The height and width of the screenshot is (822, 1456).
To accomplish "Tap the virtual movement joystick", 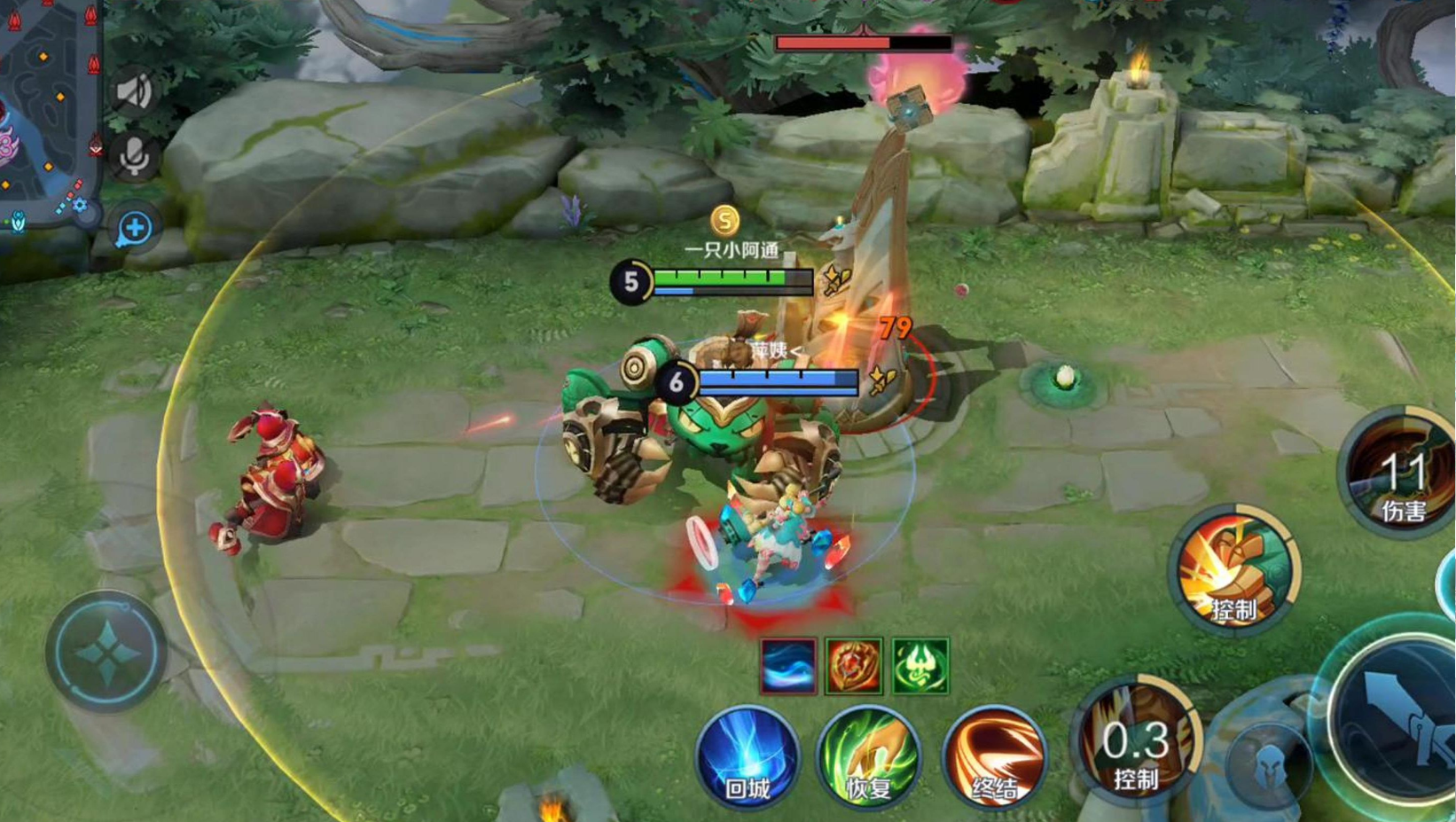I will (106, 652).
